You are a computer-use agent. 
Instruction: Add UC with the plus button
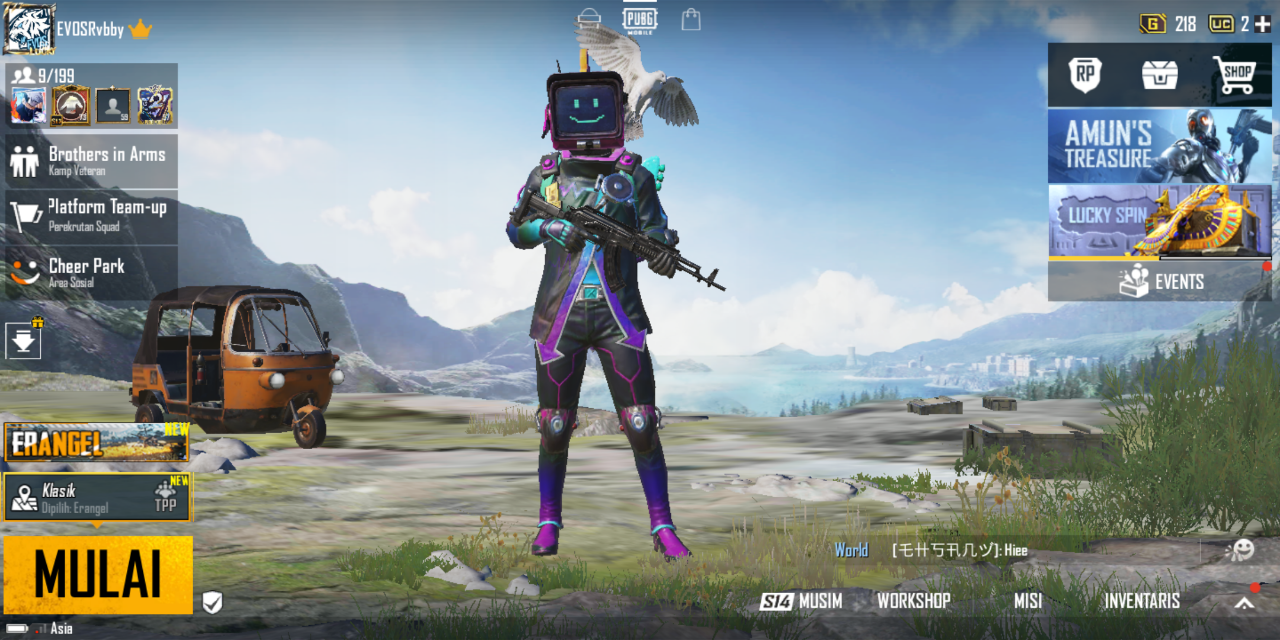(1262, 24)
